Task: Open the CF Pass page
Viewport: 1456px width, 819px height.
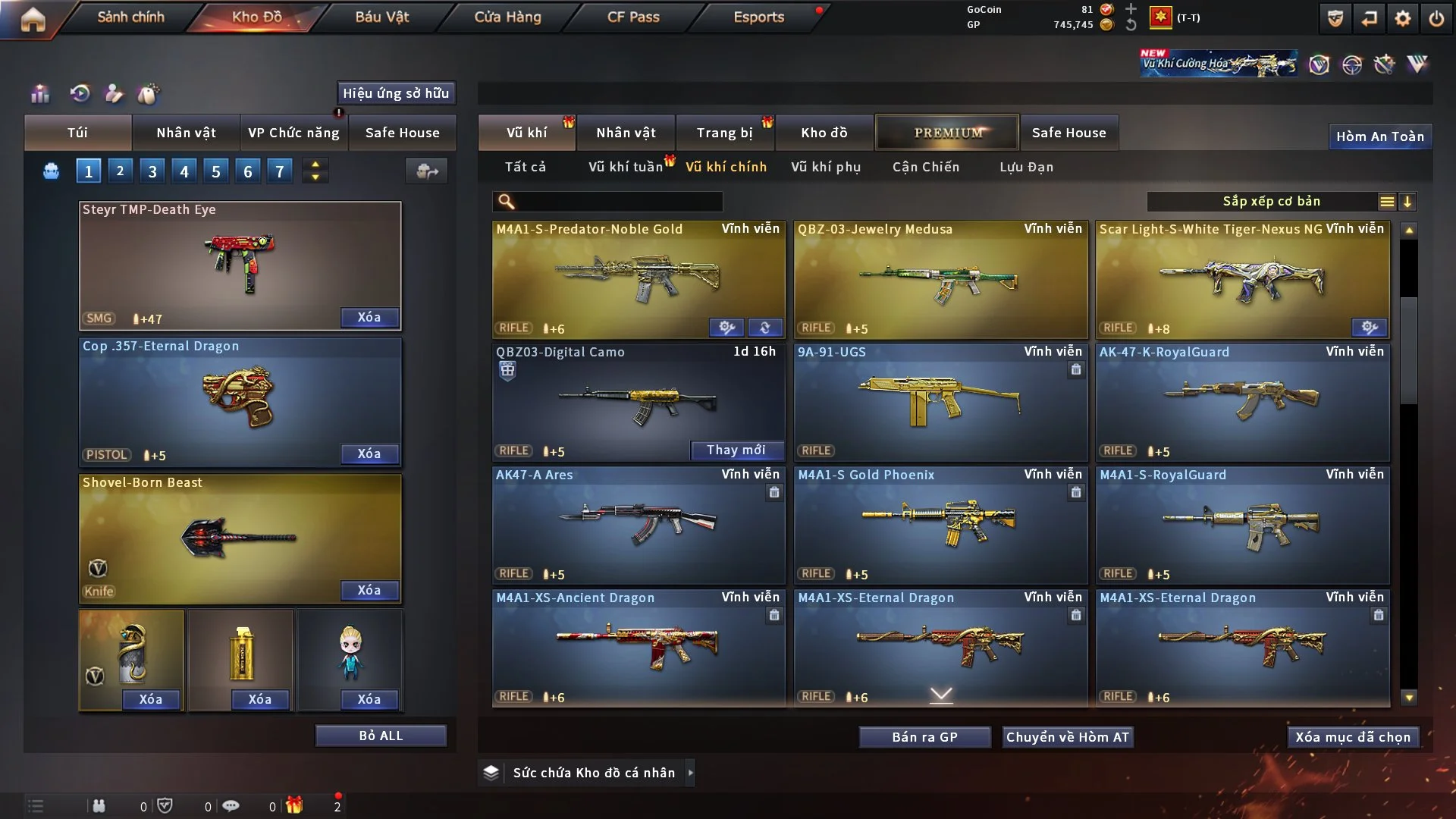Action: [633, 17]
